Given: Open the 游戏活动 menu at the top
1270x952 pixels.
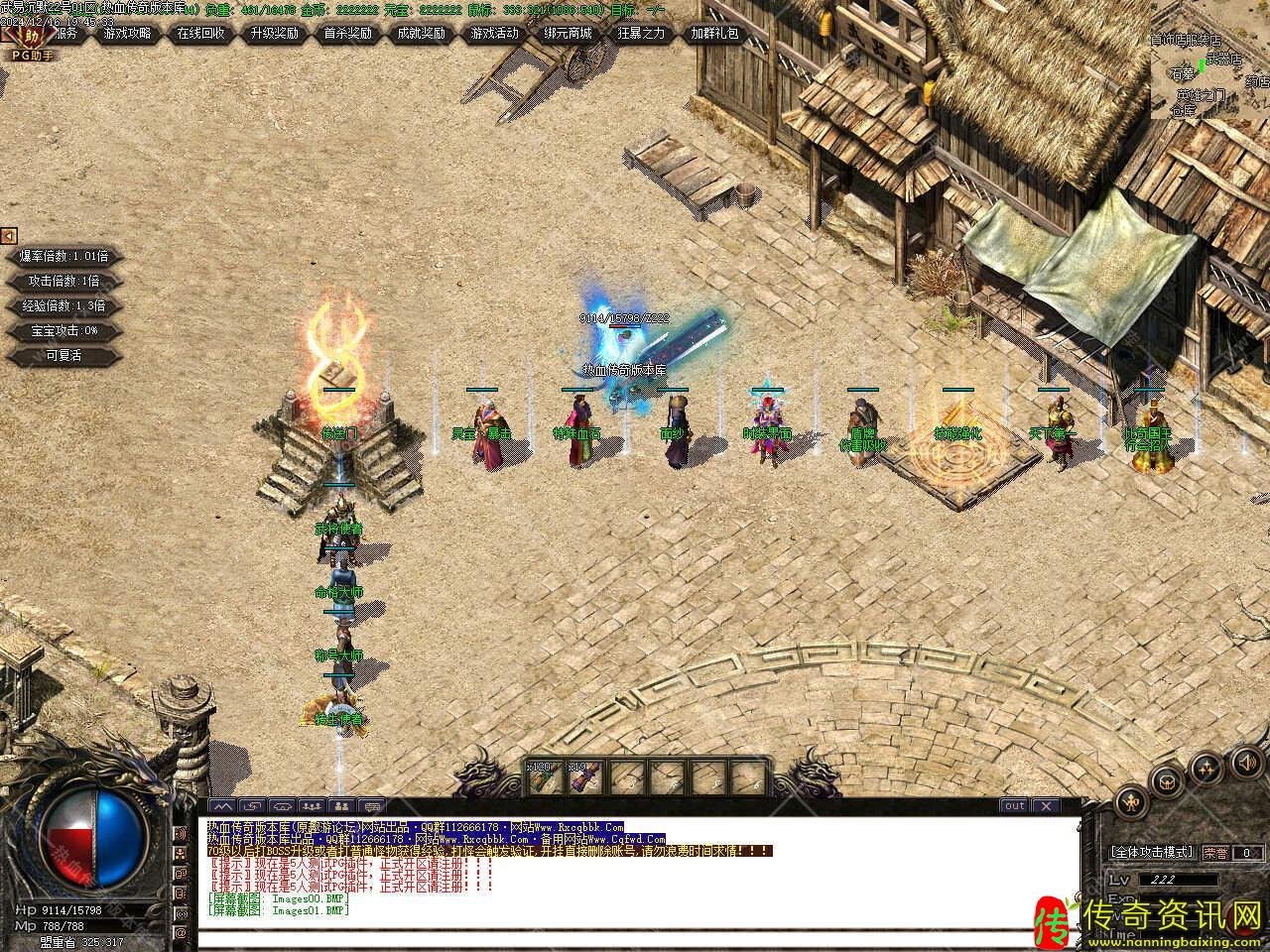Looking at the screenshot, I should pyautogui.click(x=495, y=33).
